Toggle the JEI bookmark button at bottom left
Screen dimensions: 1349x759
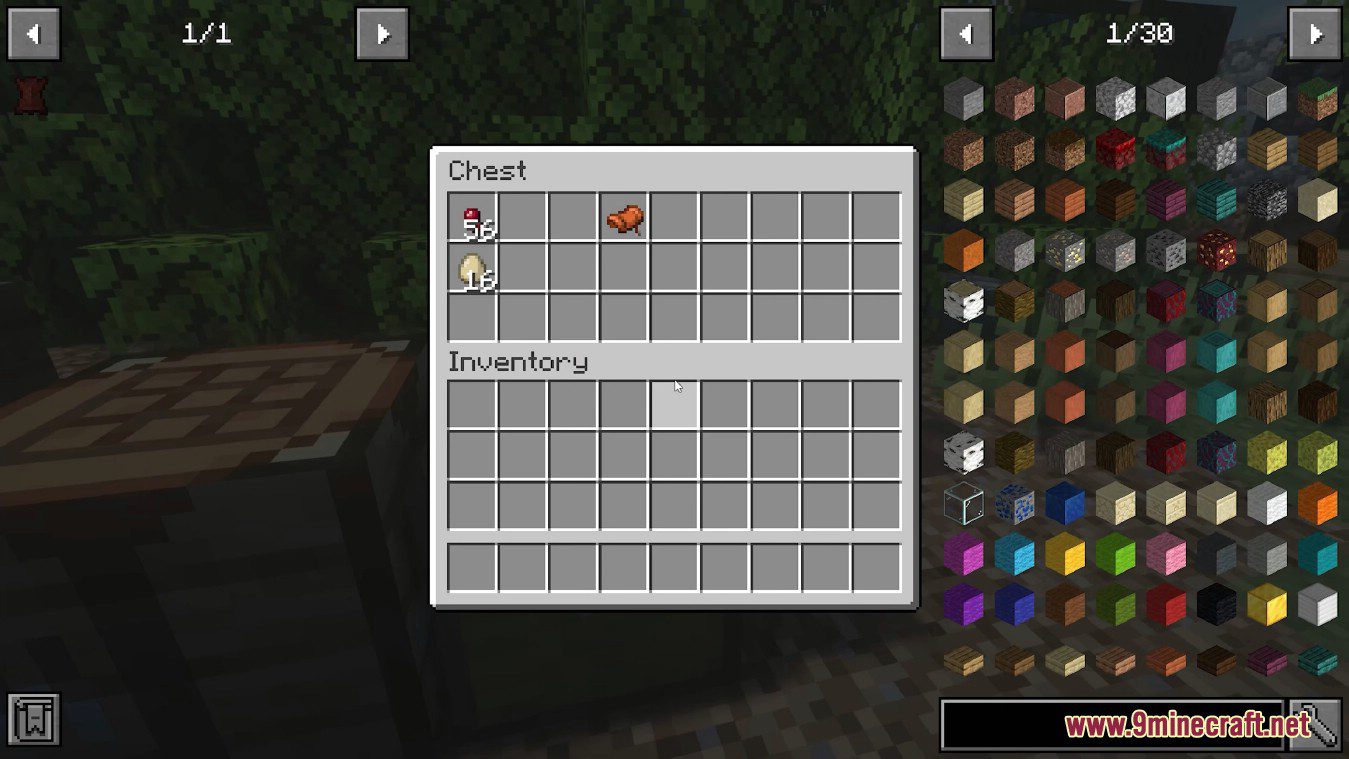click(x=33, y=718)
